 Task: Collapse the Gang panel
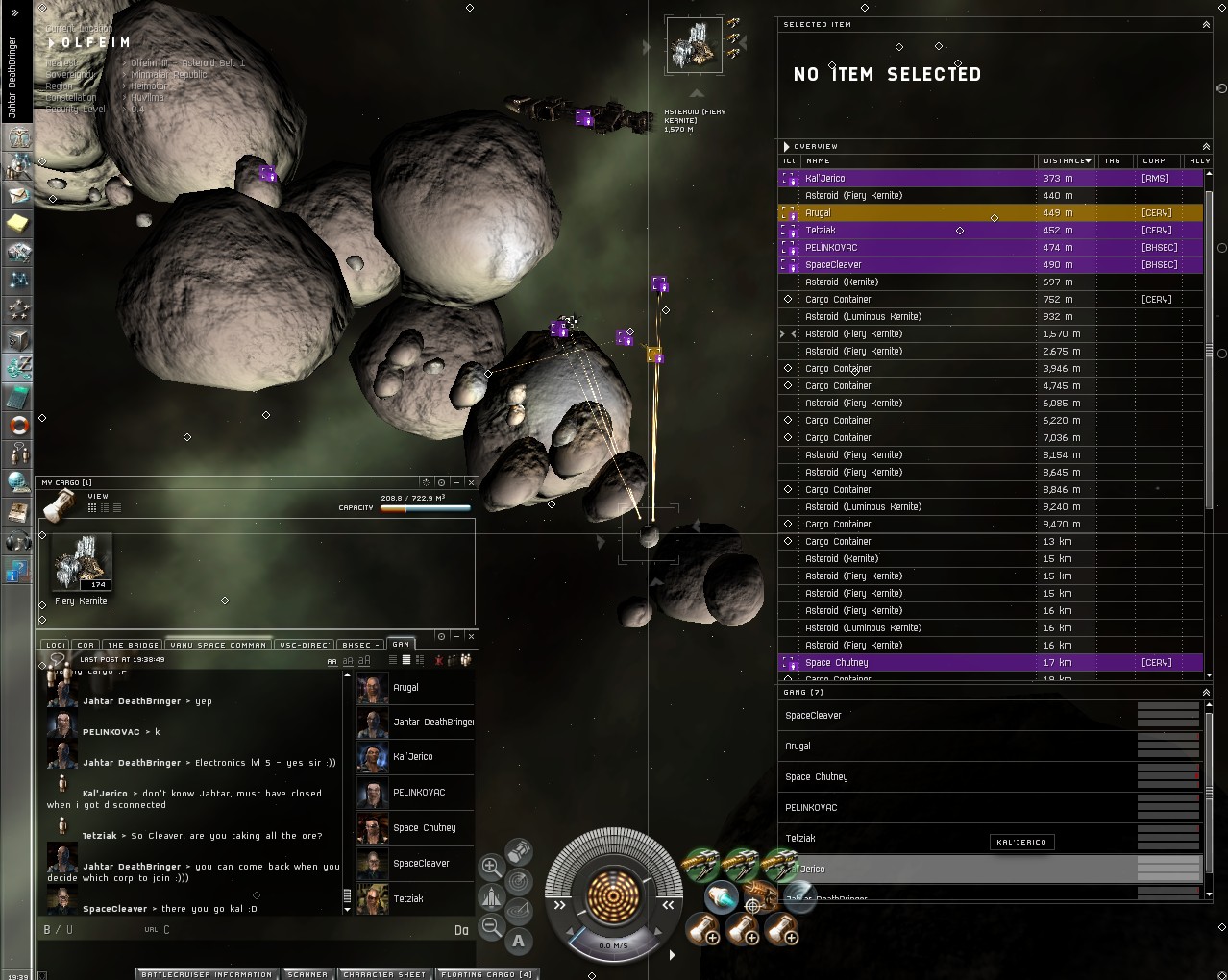pyautogui.click(x=1206, y=692)
